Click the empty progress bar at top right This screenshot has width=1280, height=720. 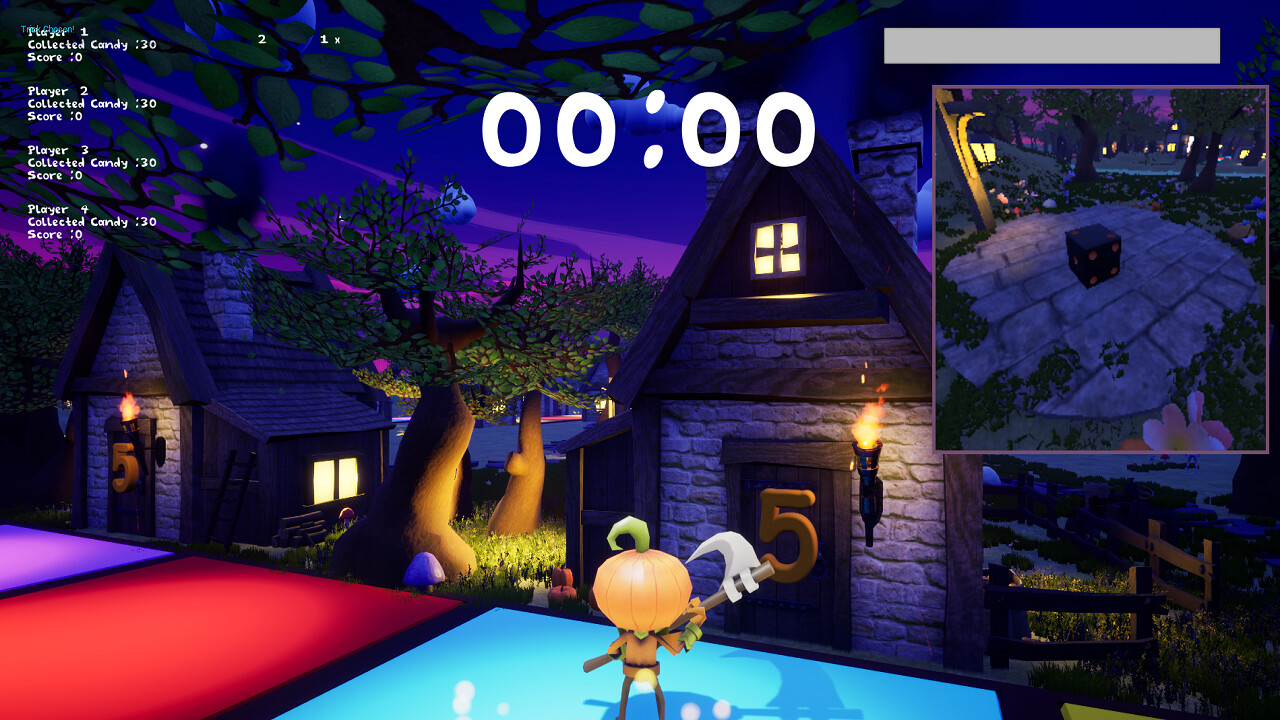tap(1052, 46)
